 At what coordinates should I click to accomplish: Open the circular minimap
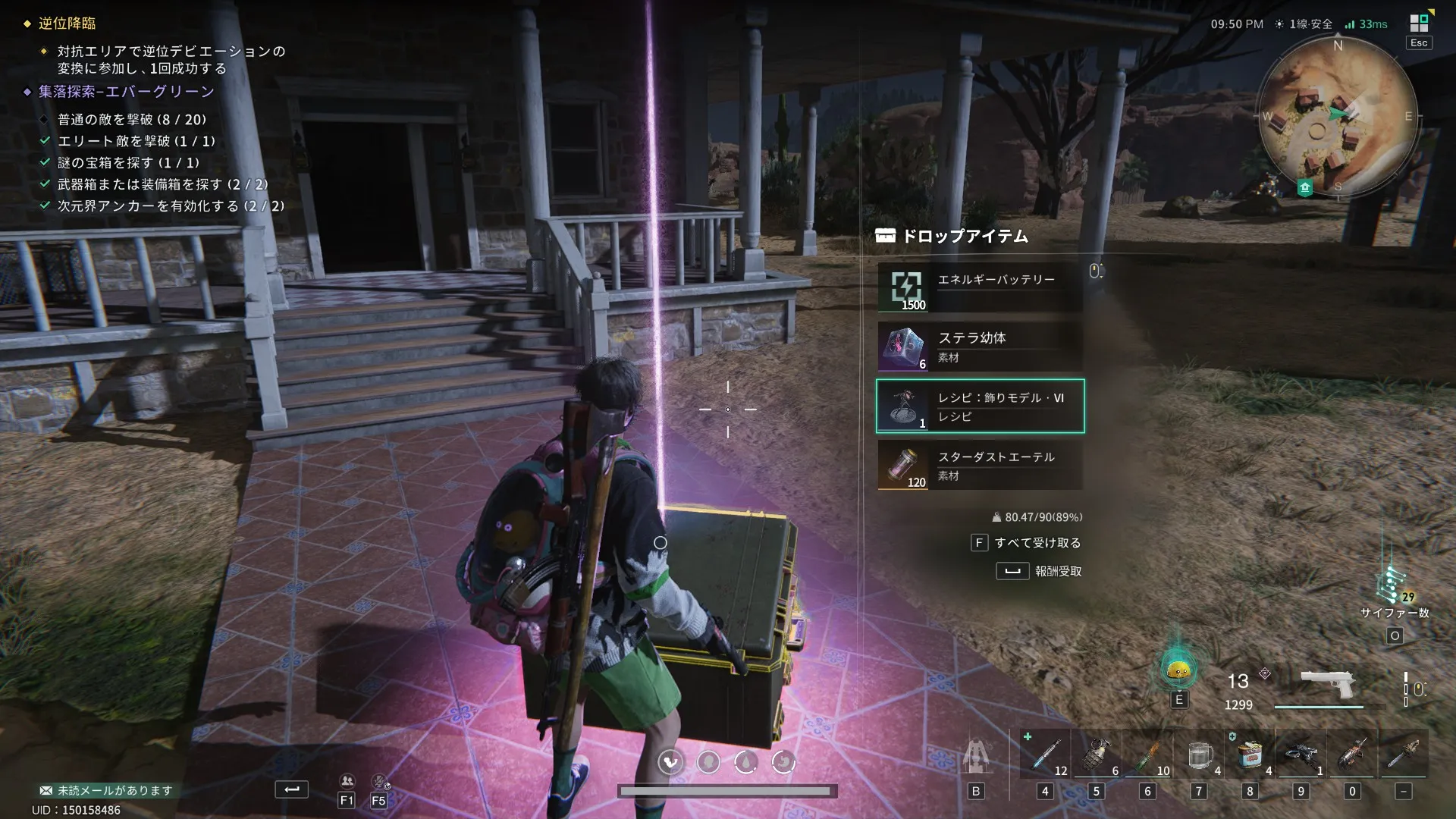(1336, 118)
